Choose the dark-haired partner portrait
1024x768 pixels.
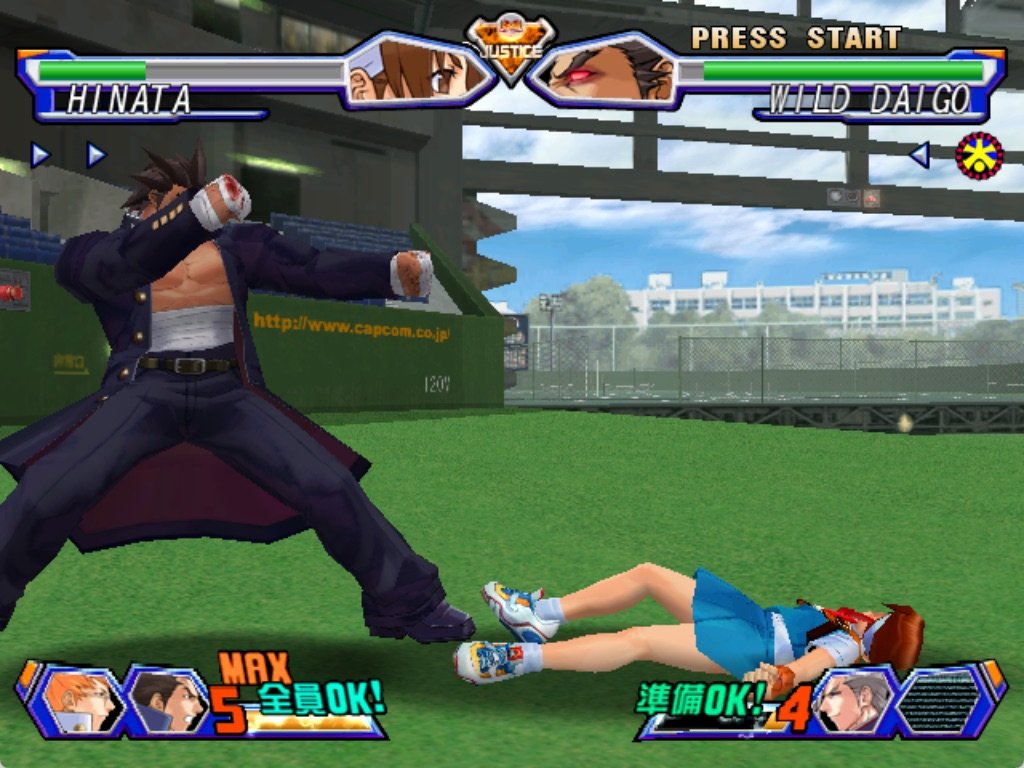[x=165, y=702]
